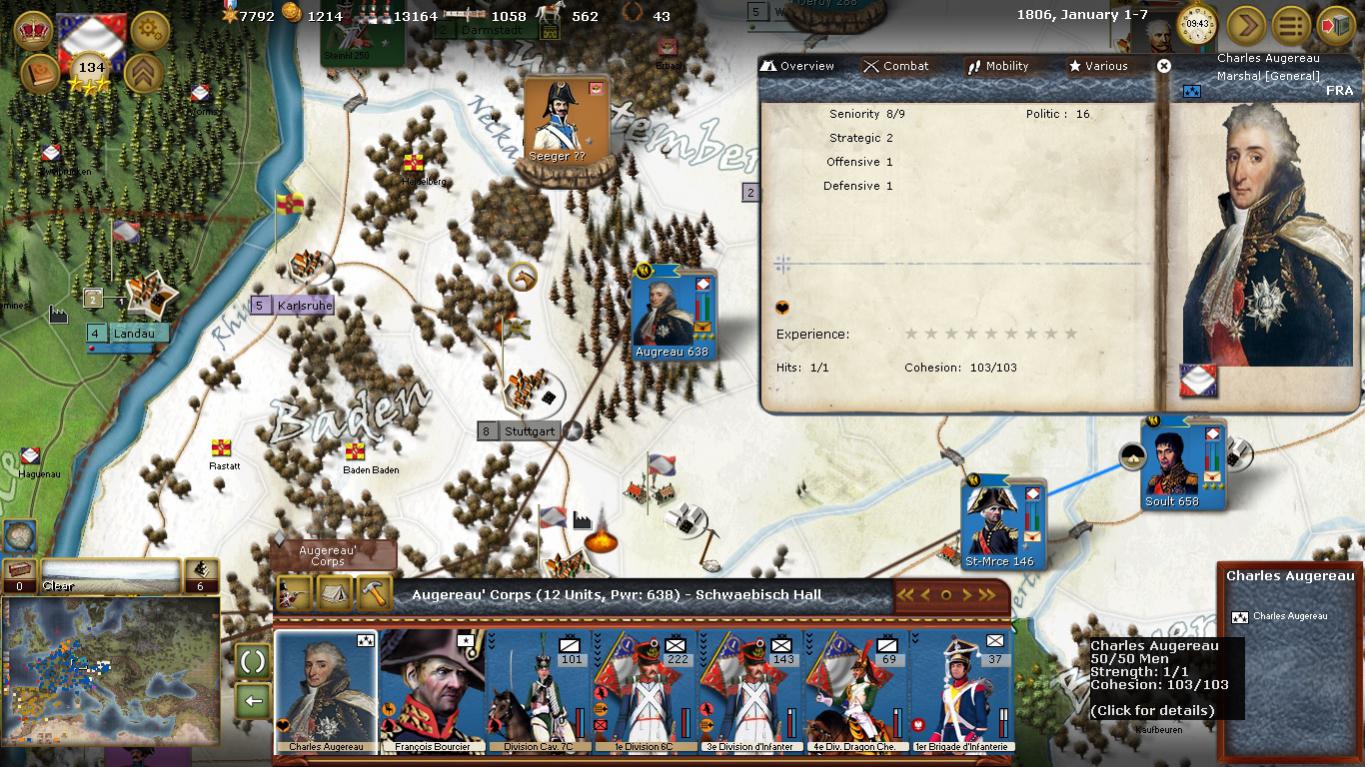Viewport: 1365px width, 767px height.
Task: Click the tent posture button
Action: click(x=334, y=593)
